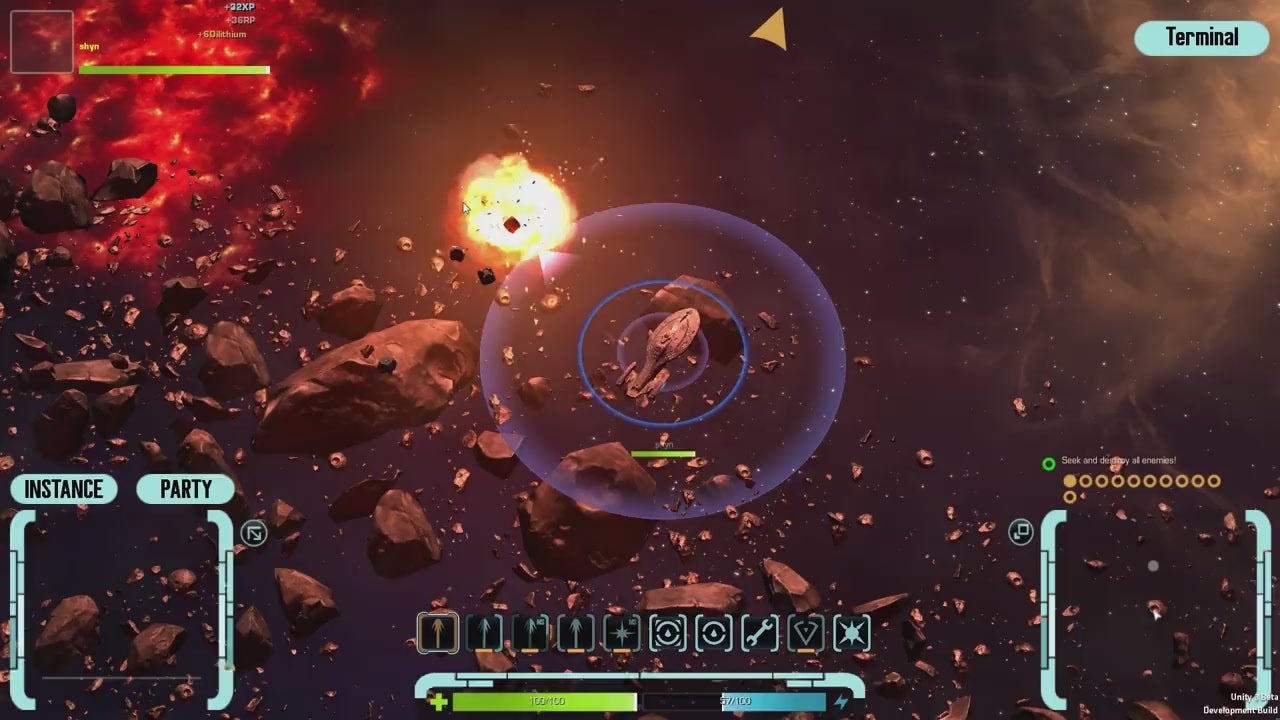This screenshot has height=720, width=1280.
Task: Switch to the Instance chat tab
Action: click(64, 489)
